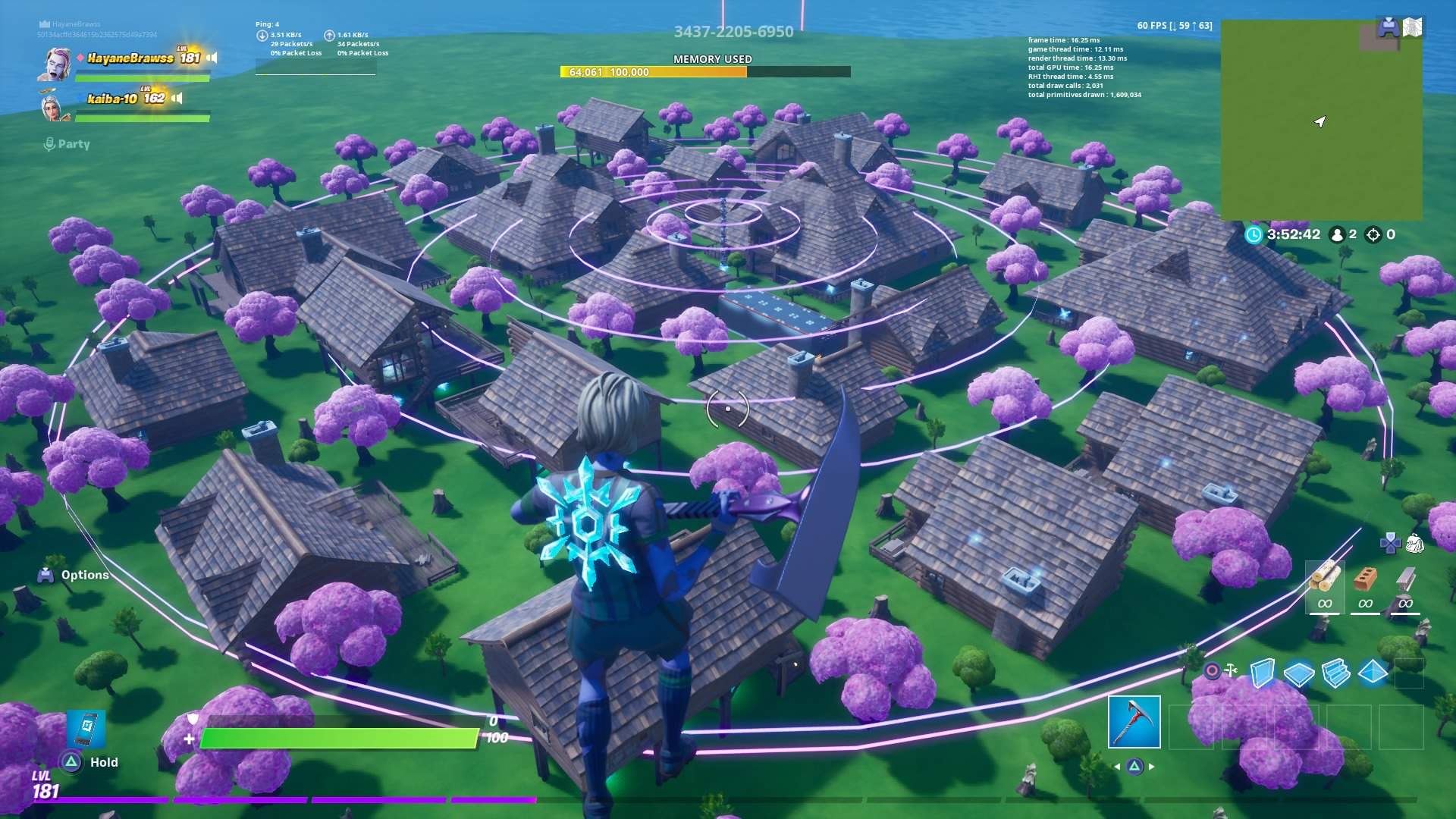Open the backpack inventory icon
This screenshot has height=819, width=1456.
[1415, 543]
